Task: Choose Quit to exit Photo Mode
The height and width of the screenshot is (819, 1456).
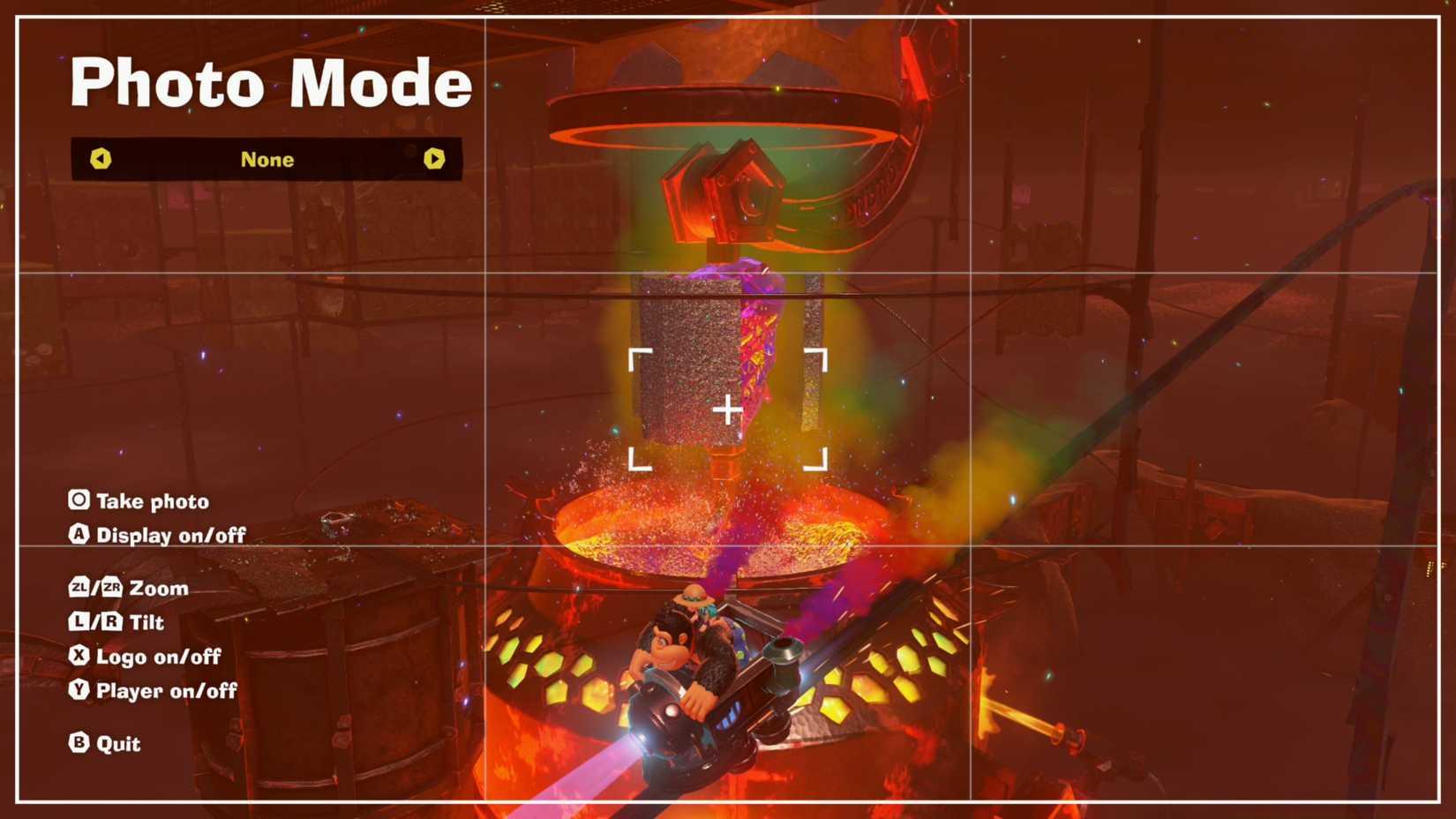Action: click(119, 744)
